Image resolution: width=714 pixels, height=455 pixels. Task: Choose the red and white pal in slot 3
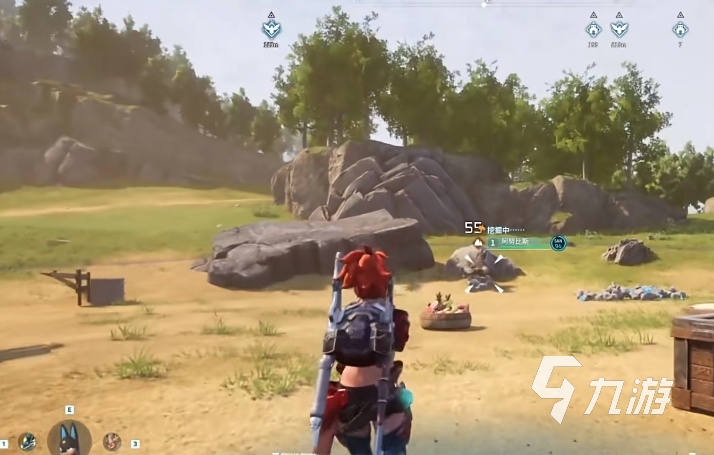pos(111,441)
